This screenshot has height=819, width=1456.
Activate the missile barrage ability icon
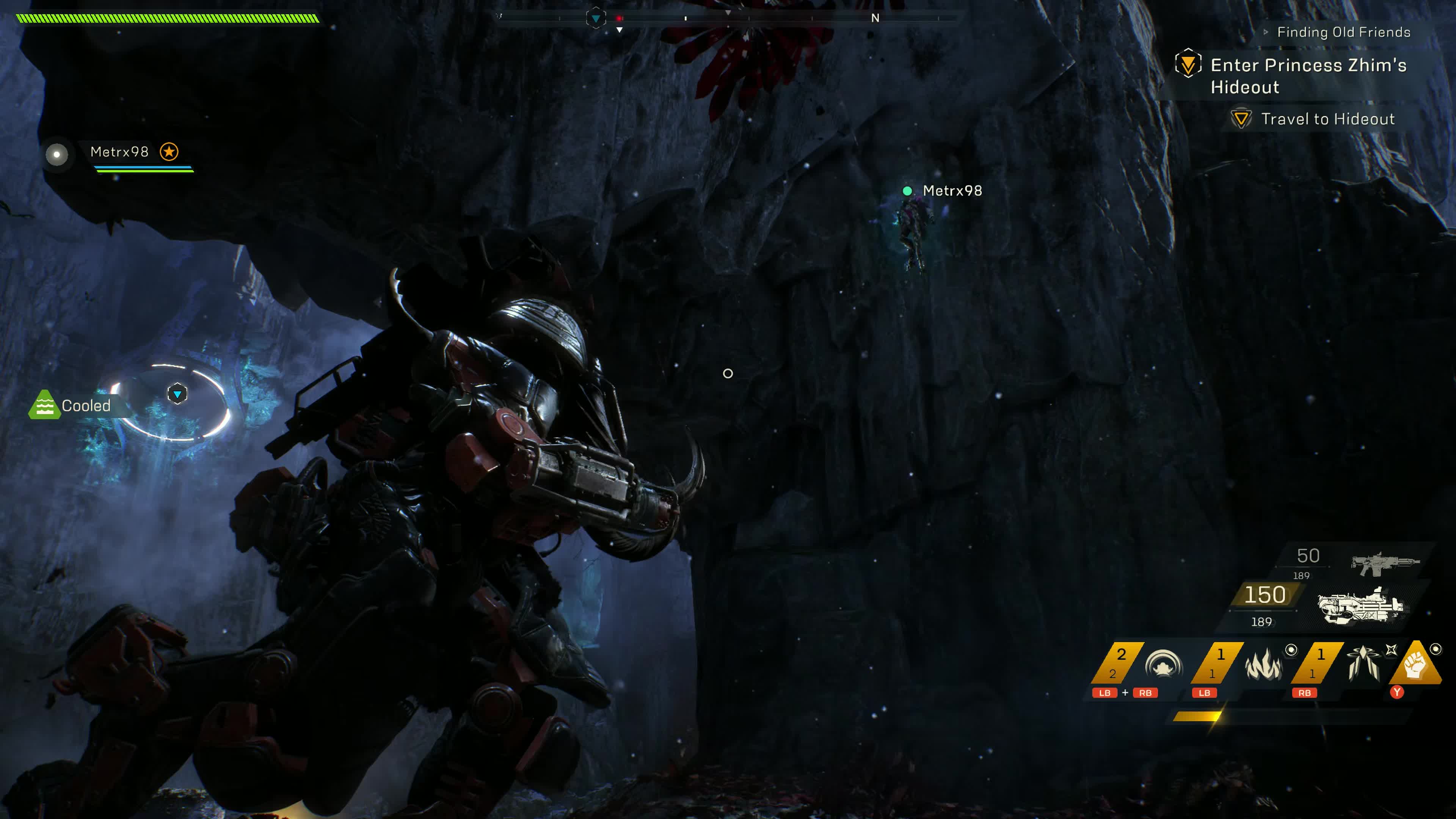coord(1363,664)
